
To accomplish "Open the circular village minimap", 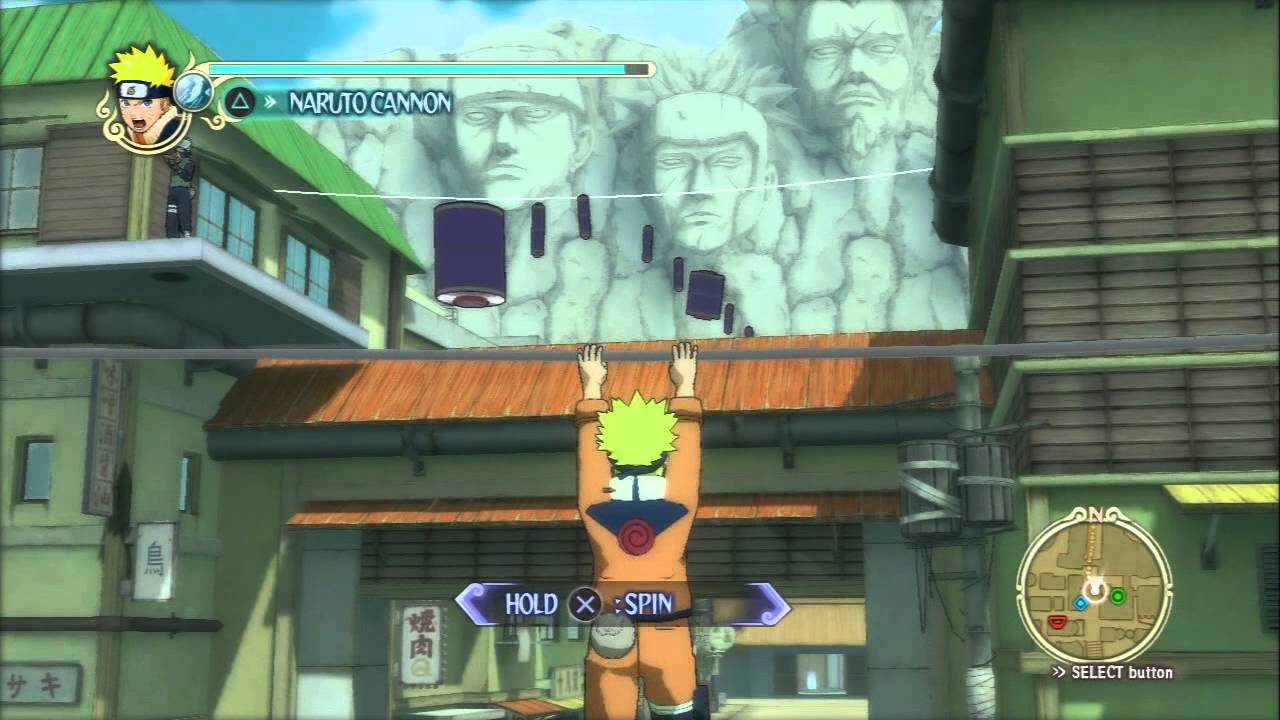I will pyautogui.click(x=1094, y=584).
